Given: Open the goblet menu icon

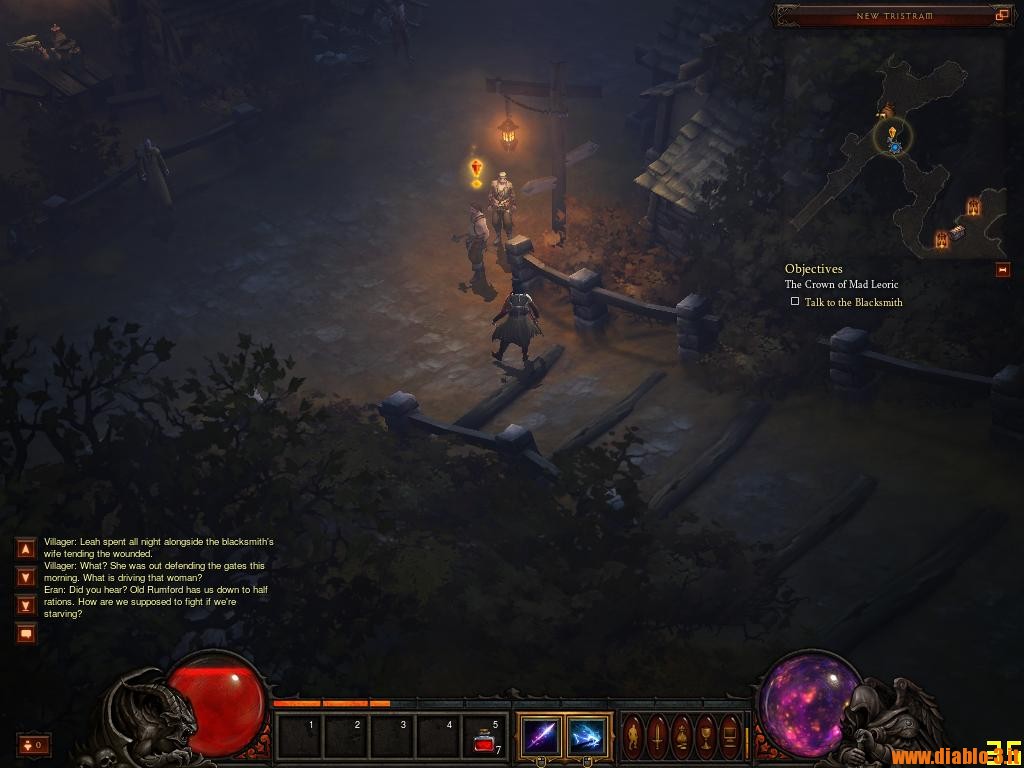Looking at the screenshot, I should 706,738.
